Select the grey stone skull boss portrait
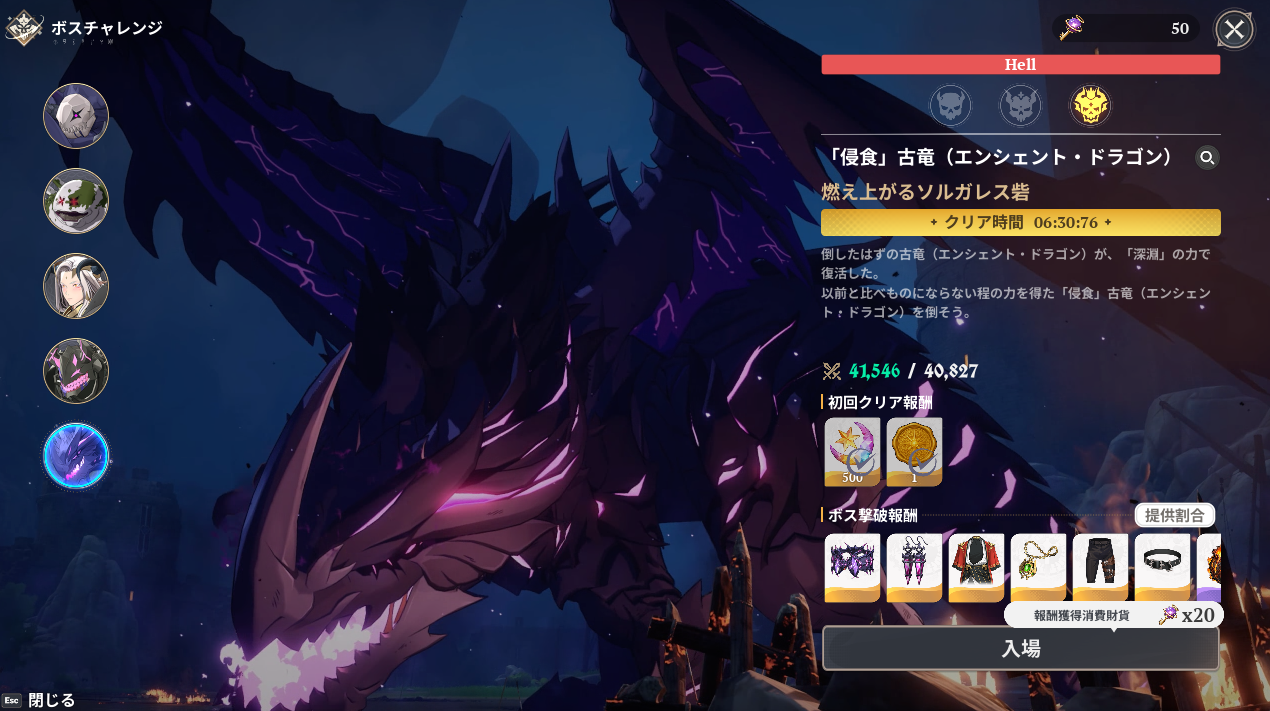This screenshot has height=711, width=1270. 76,116
